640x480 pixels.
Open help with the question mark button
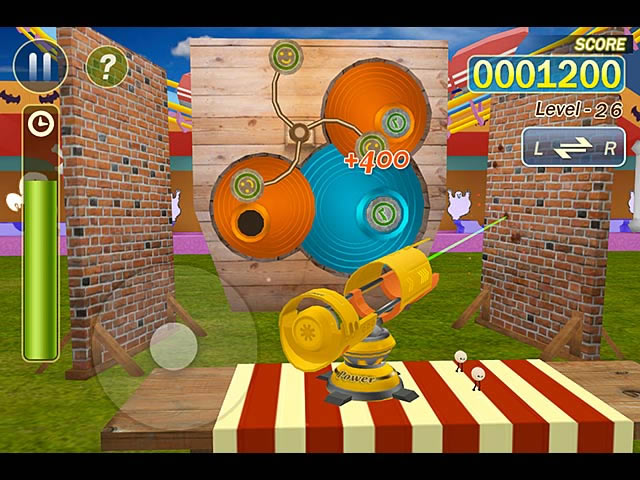(x=107, y=66)
